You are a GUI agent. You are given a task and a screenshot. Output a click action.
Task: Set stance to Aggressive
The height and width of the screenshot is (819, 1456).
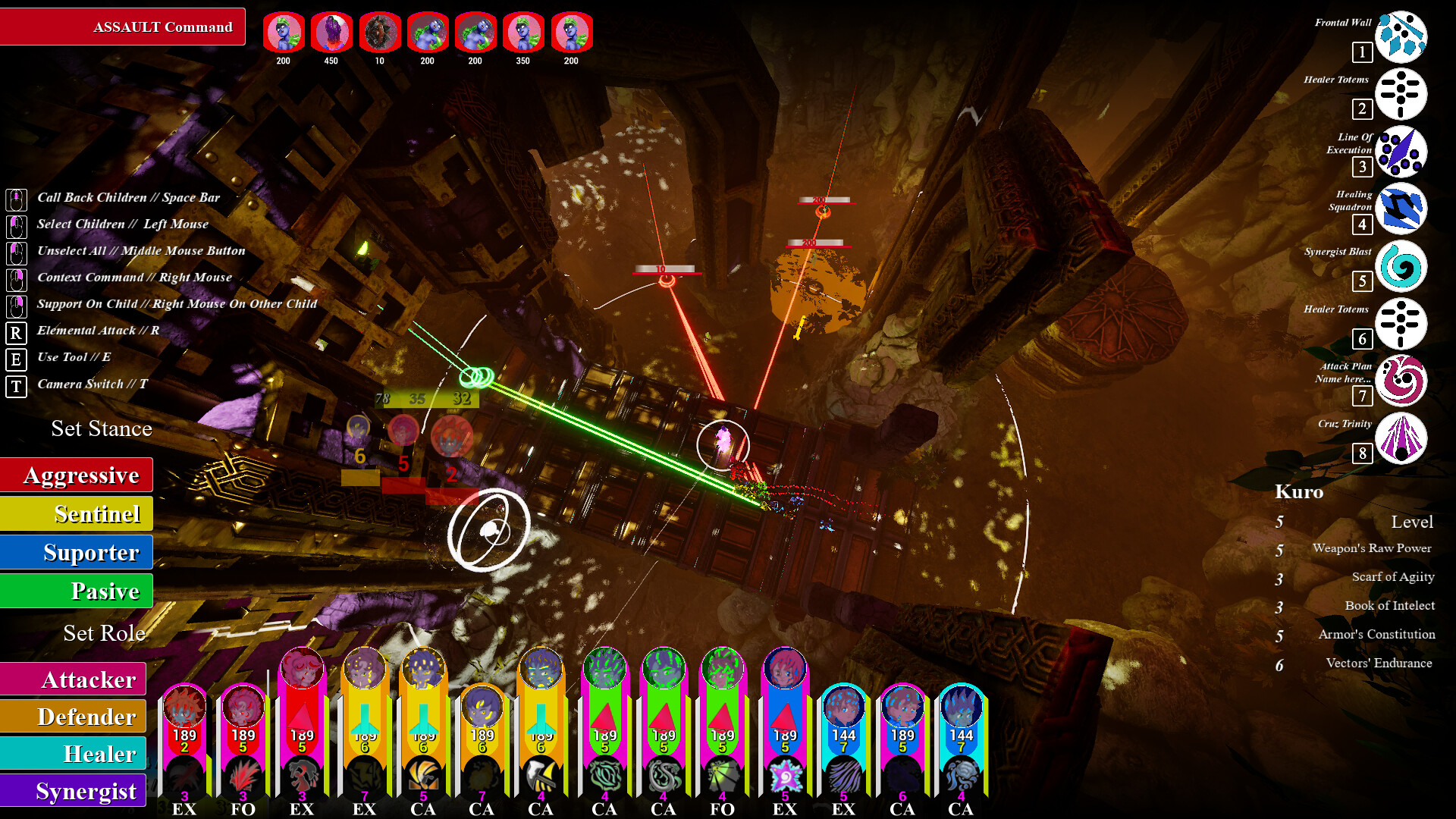(x=77, y=475)
